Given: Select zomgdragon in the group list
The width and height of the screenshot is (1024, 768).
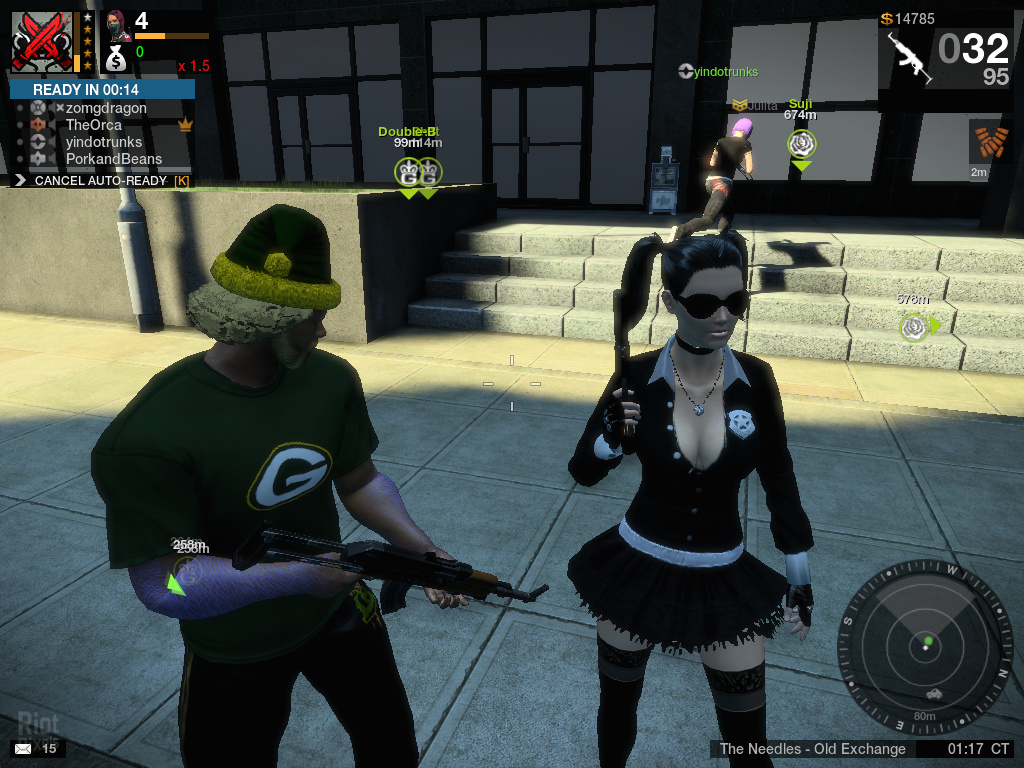Looking at the screenshot, I should [x=106, y=108].
